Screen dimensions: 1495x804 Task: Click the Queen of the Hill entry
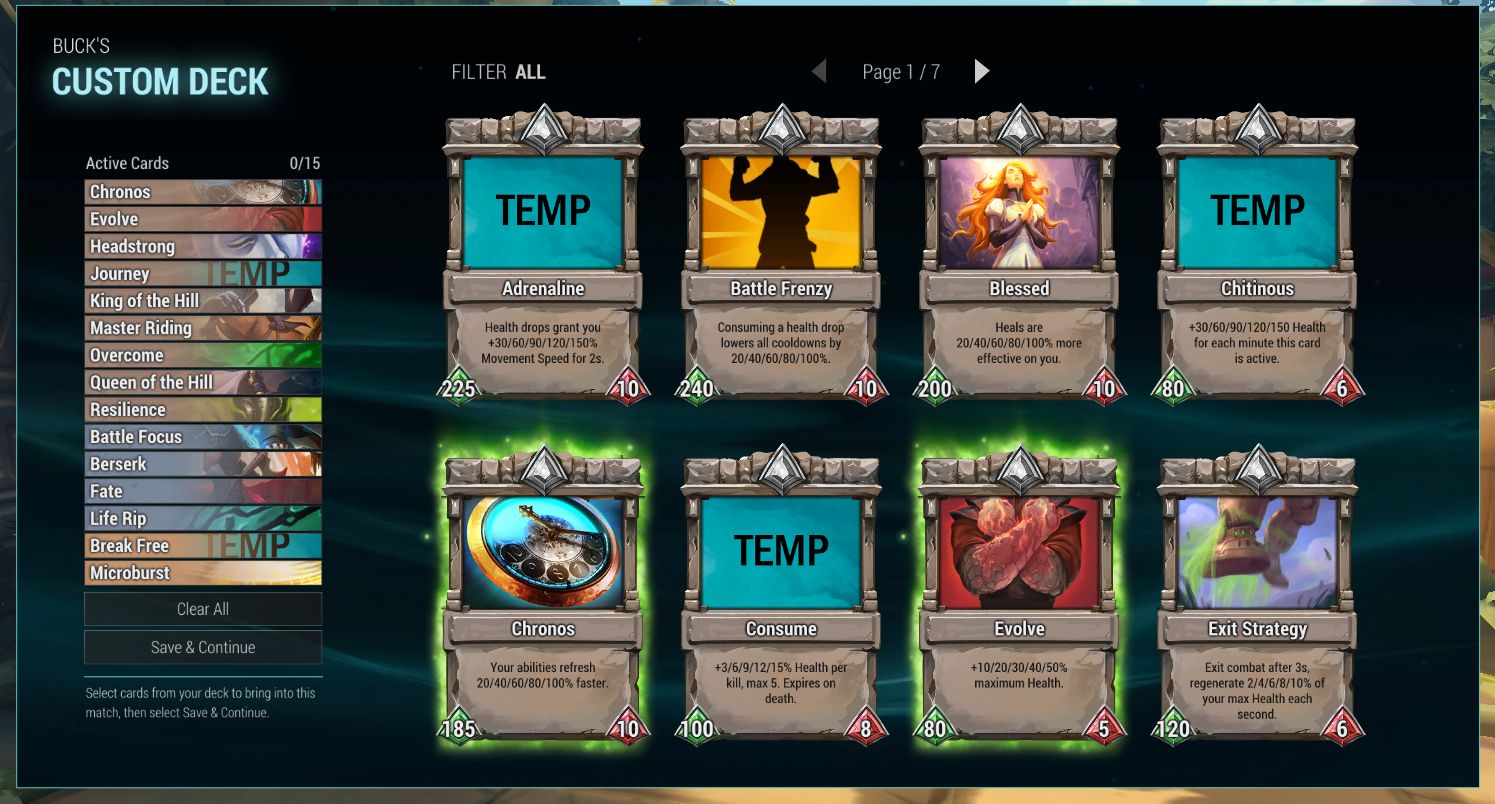[x=203, y=382]
